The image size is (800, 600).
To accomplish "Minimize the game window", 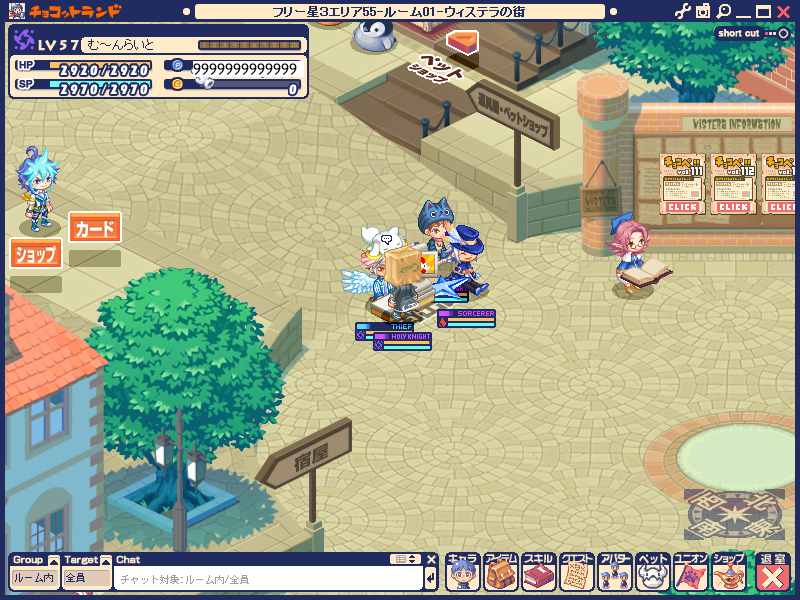I will click(743, 11).
